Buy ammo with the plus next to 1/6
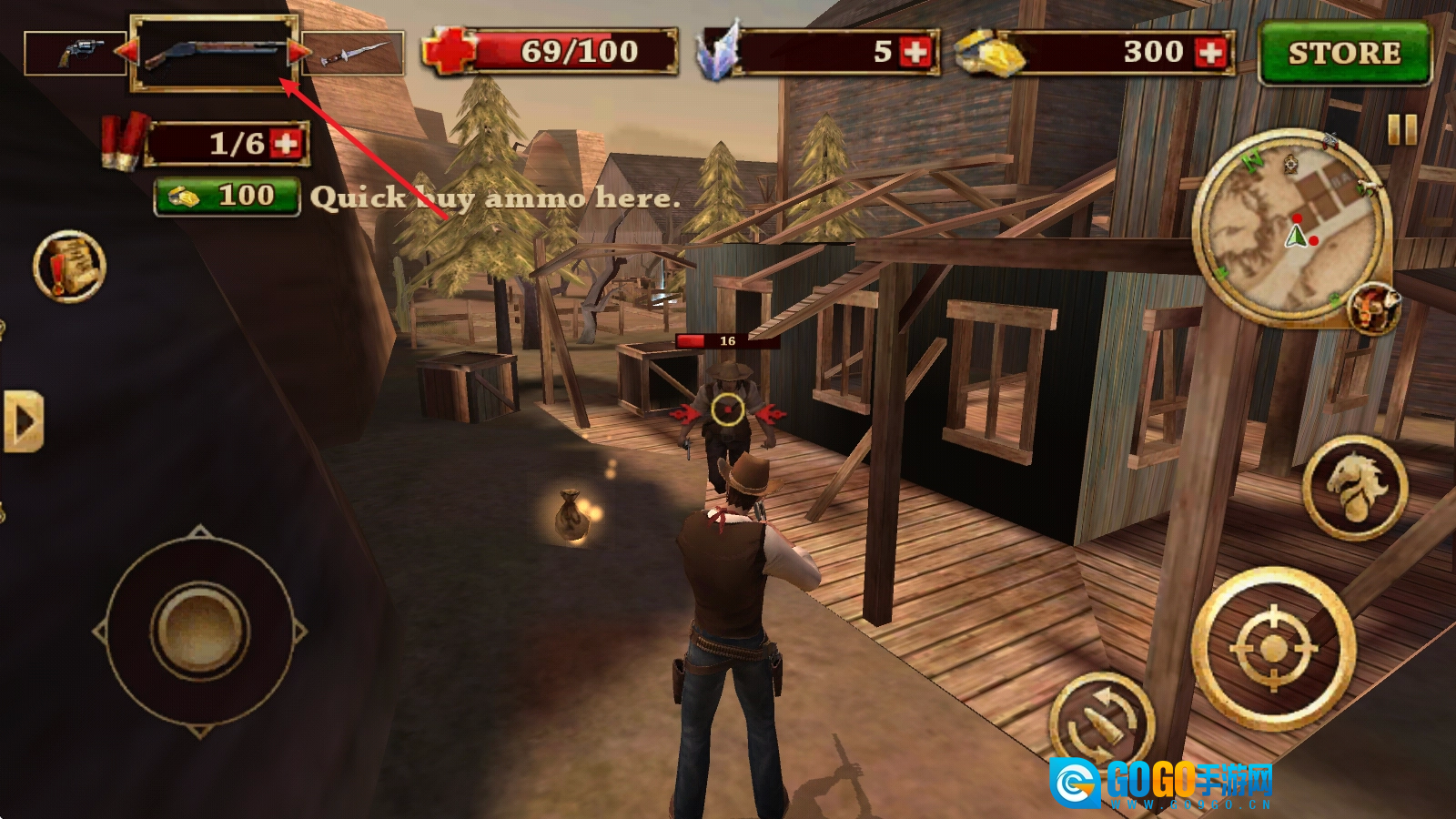Image resolution: width=1456 pixels, height=819 pixels. pyautogui.click(x=287, y=144)
